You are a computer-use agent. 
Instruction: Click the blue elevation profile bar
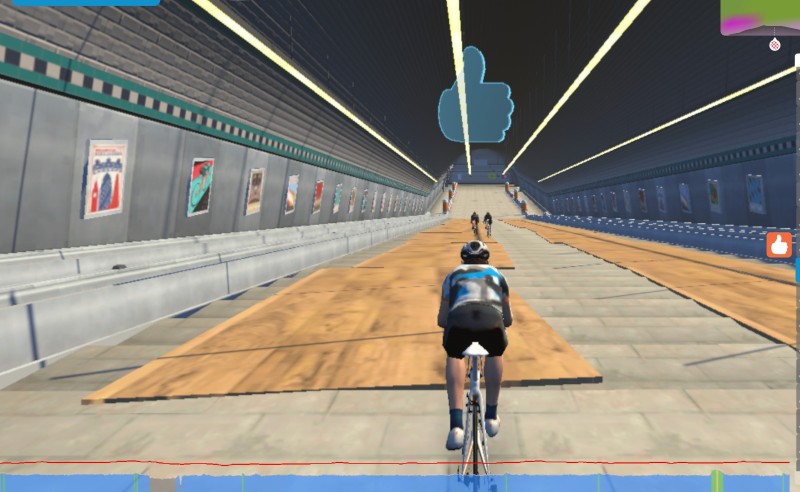400,483
